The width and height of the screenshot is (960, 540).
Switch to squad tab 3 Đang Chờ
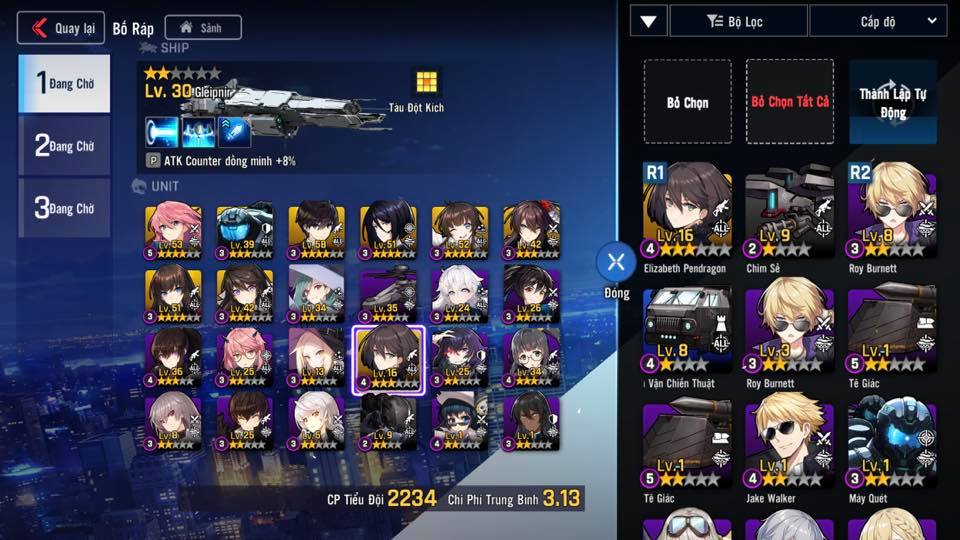(x=64, y=208)
